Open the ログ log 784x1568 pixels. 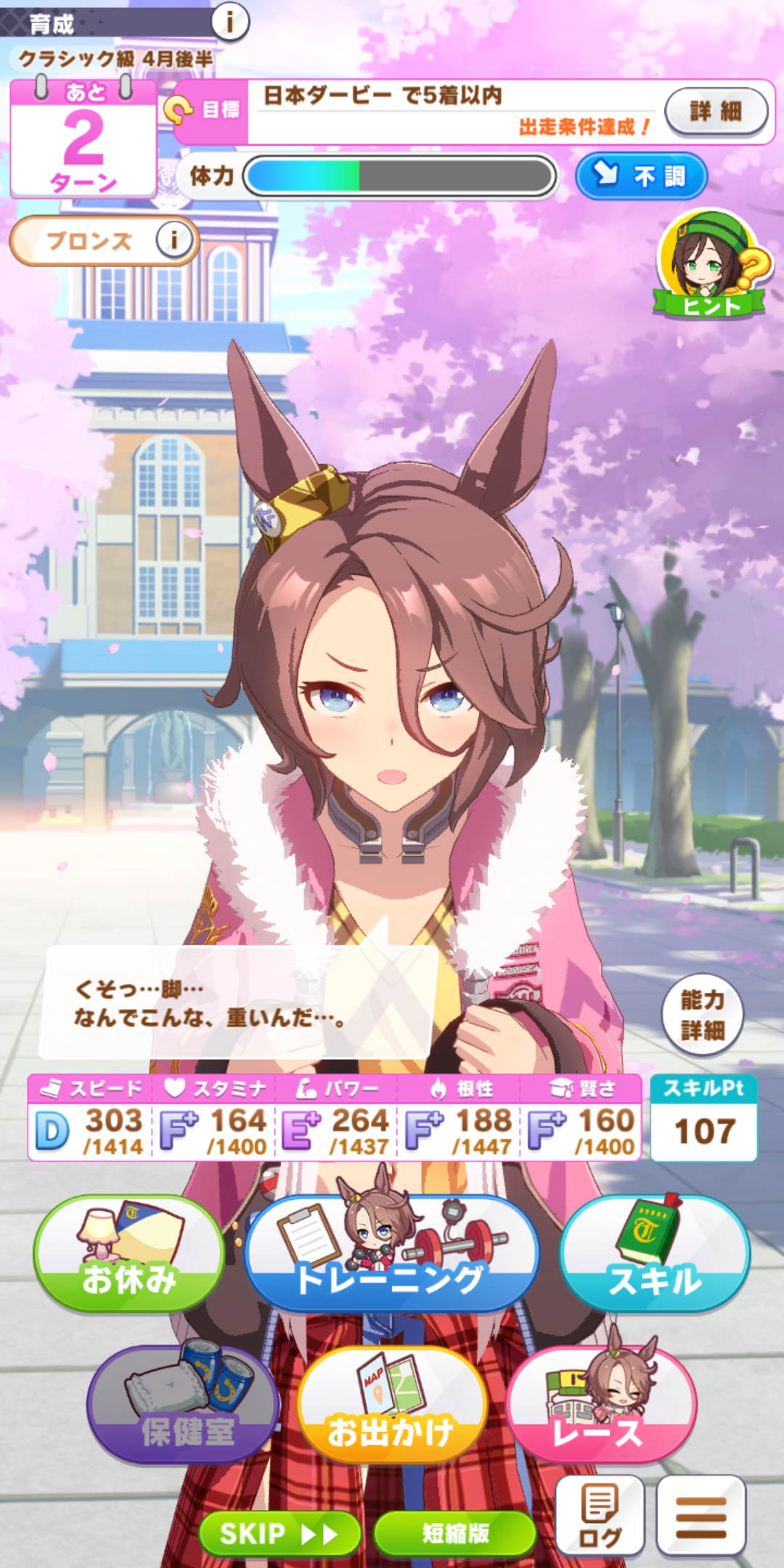600,1516
